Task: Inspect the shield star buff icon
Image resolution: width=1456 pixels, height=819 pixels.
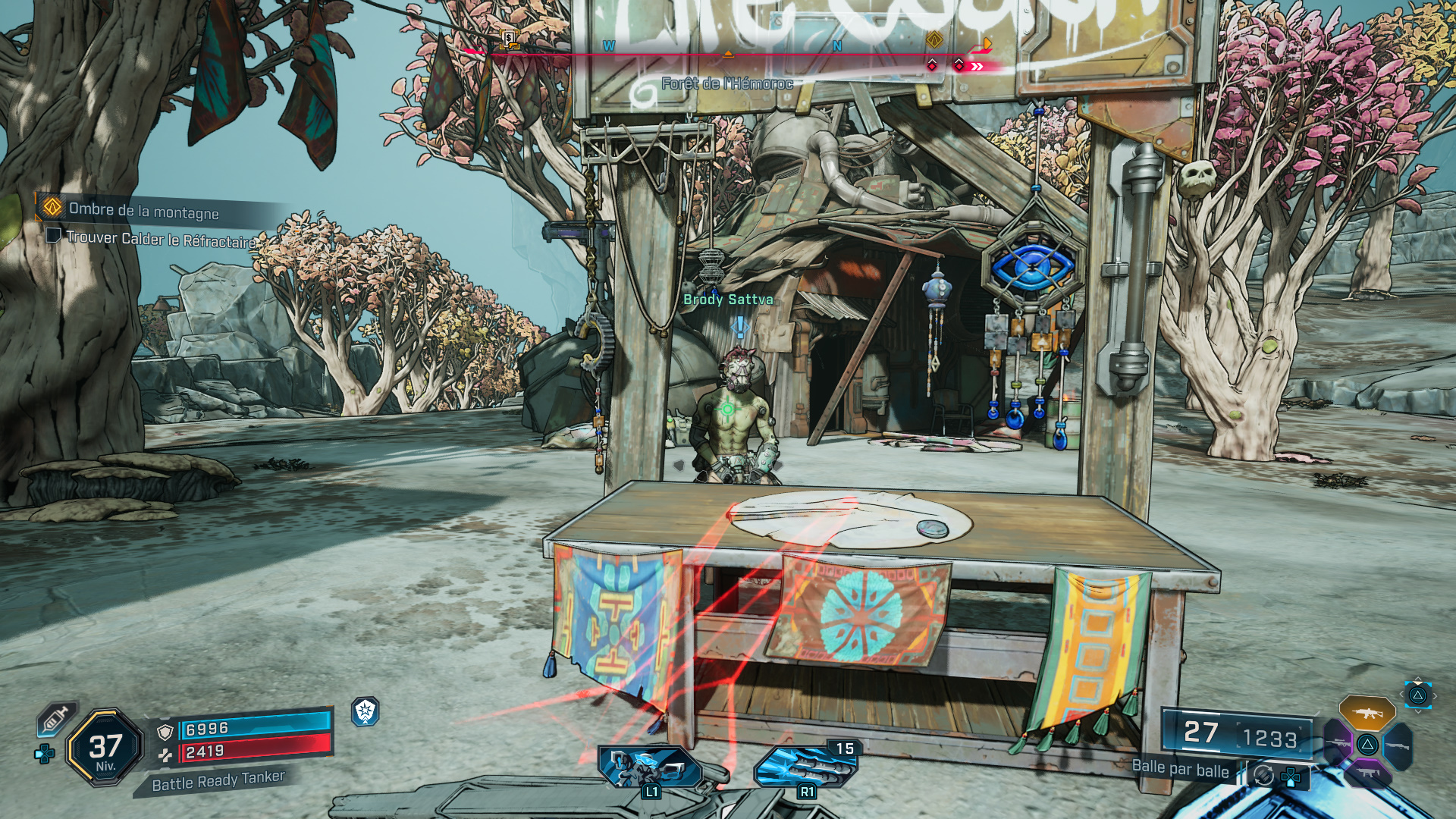Action: click(x=366, y=711)
